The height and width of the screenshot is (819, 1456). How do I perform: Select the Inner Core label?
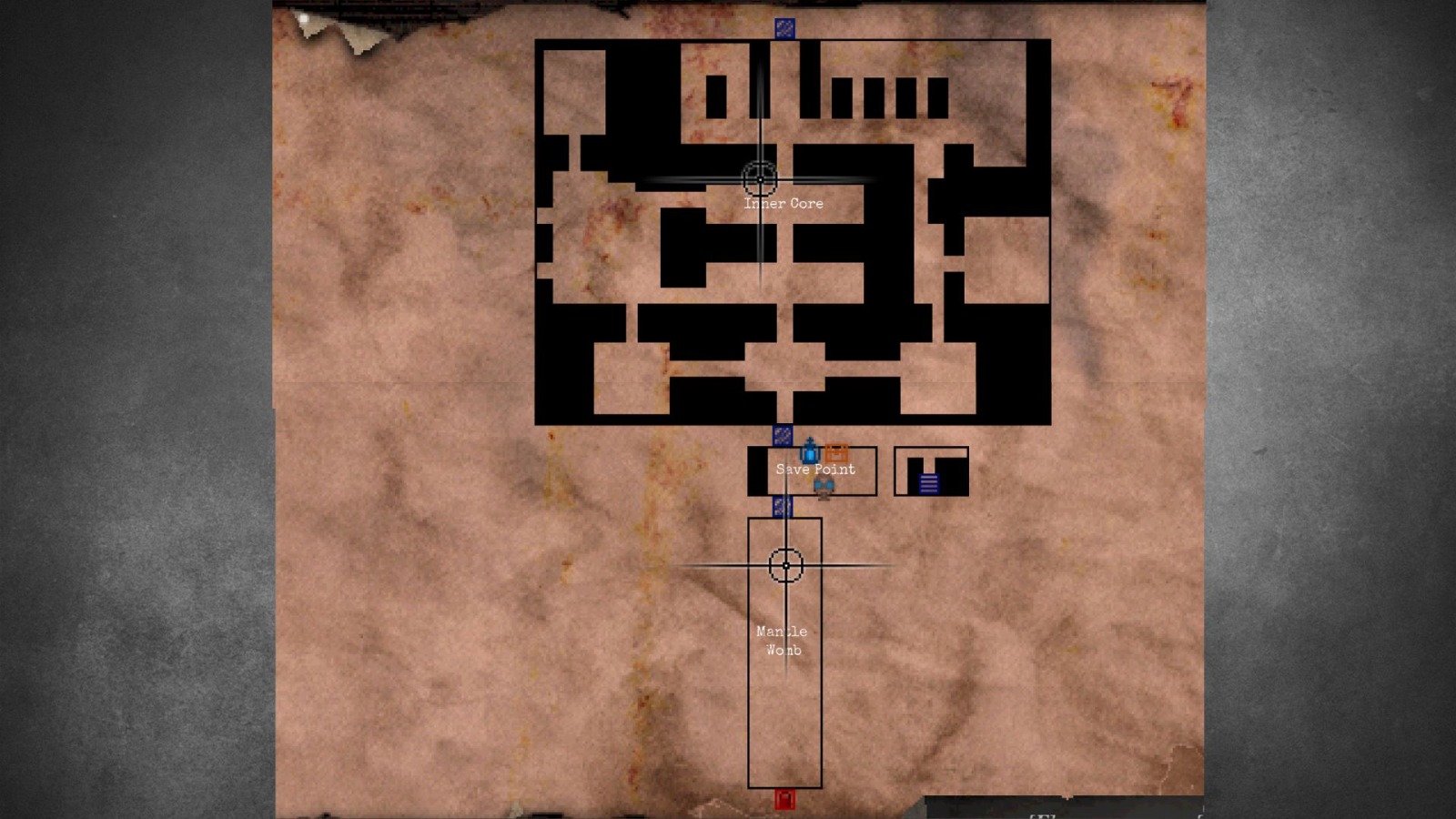[784, 204]
